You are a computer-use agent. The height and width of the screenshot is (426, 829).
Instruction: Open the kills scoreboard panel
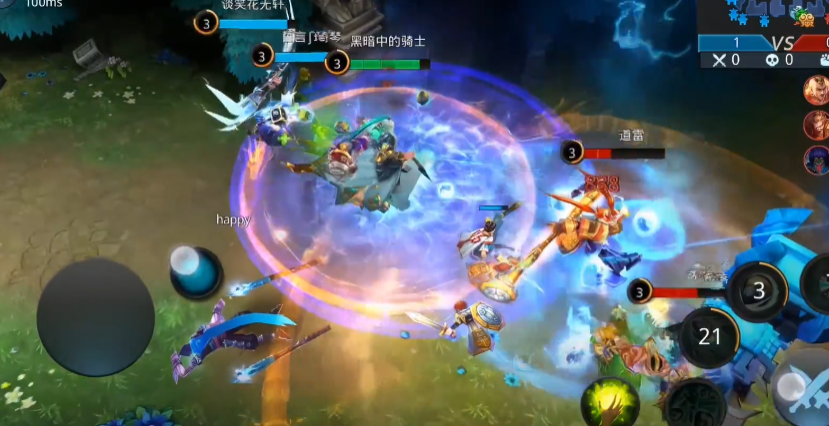pos(762,51)
